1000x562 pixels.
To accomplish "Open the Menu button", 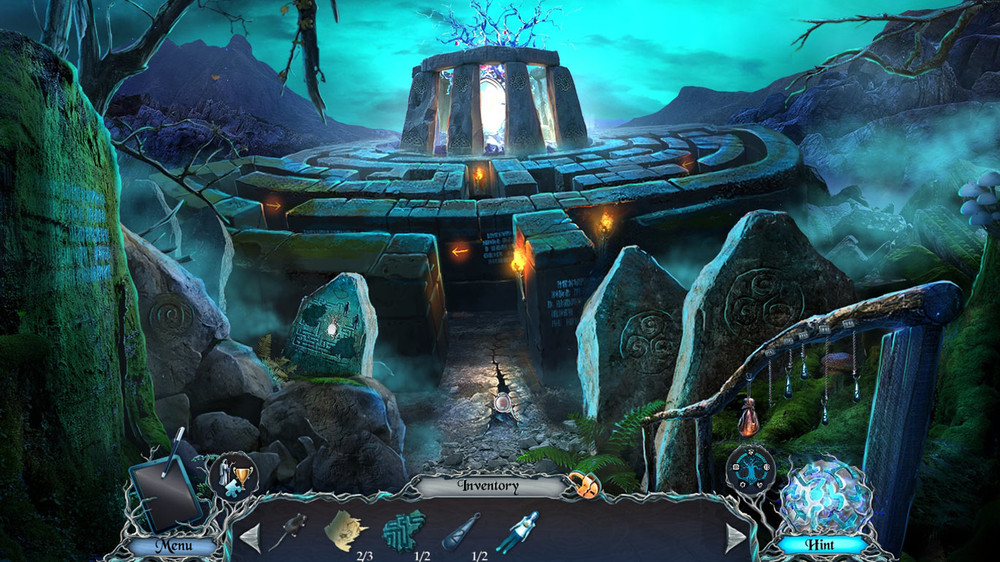I will [x=172, y=546].
